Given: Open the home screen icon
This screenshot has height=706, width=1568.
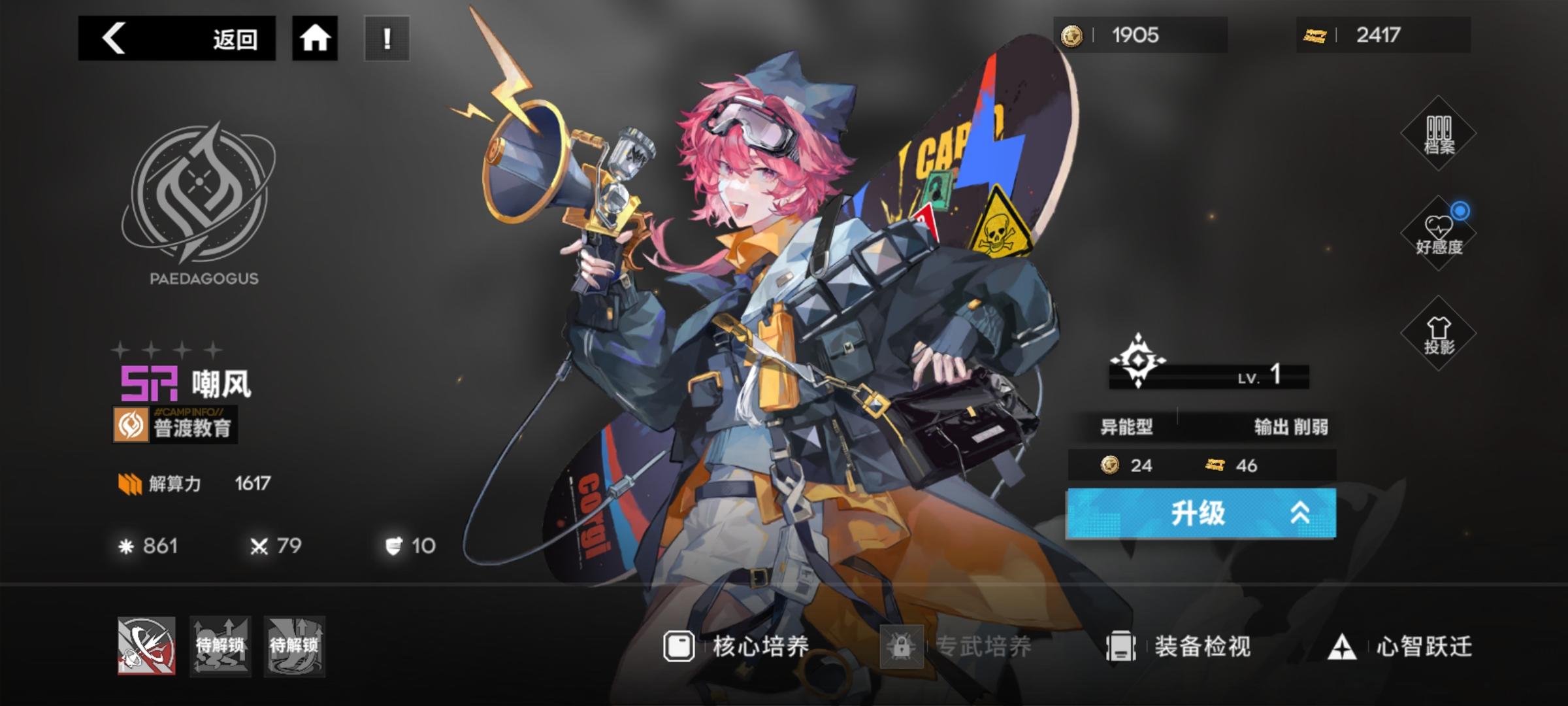Looking at the screenshot, I should (316, 39).
